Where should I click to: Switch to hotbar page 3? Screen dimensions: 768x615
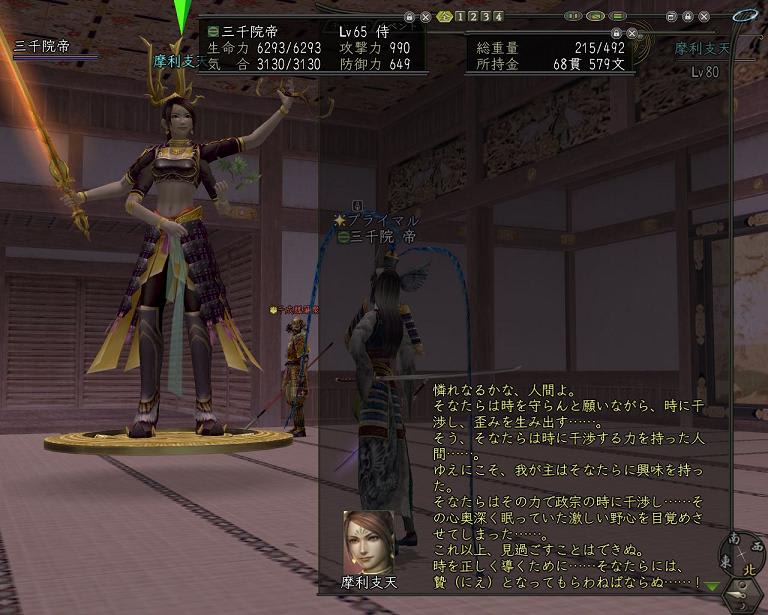(x=485, y=16)
